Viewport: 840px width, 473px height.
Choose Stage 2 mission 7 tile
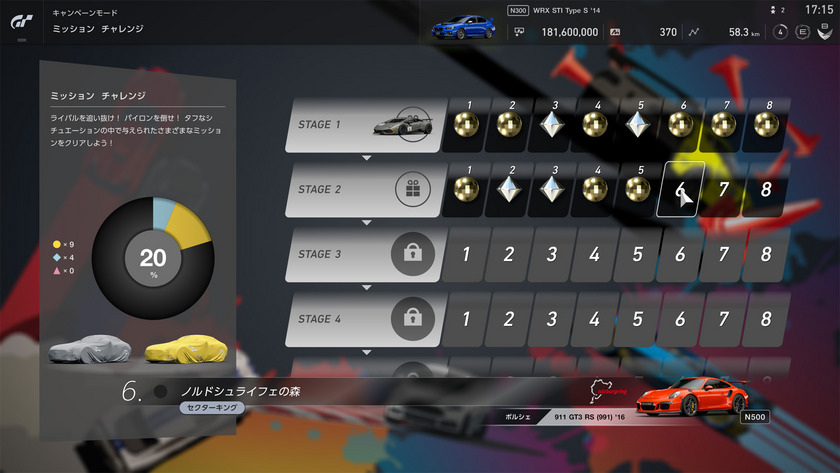[x=723, y=189]
